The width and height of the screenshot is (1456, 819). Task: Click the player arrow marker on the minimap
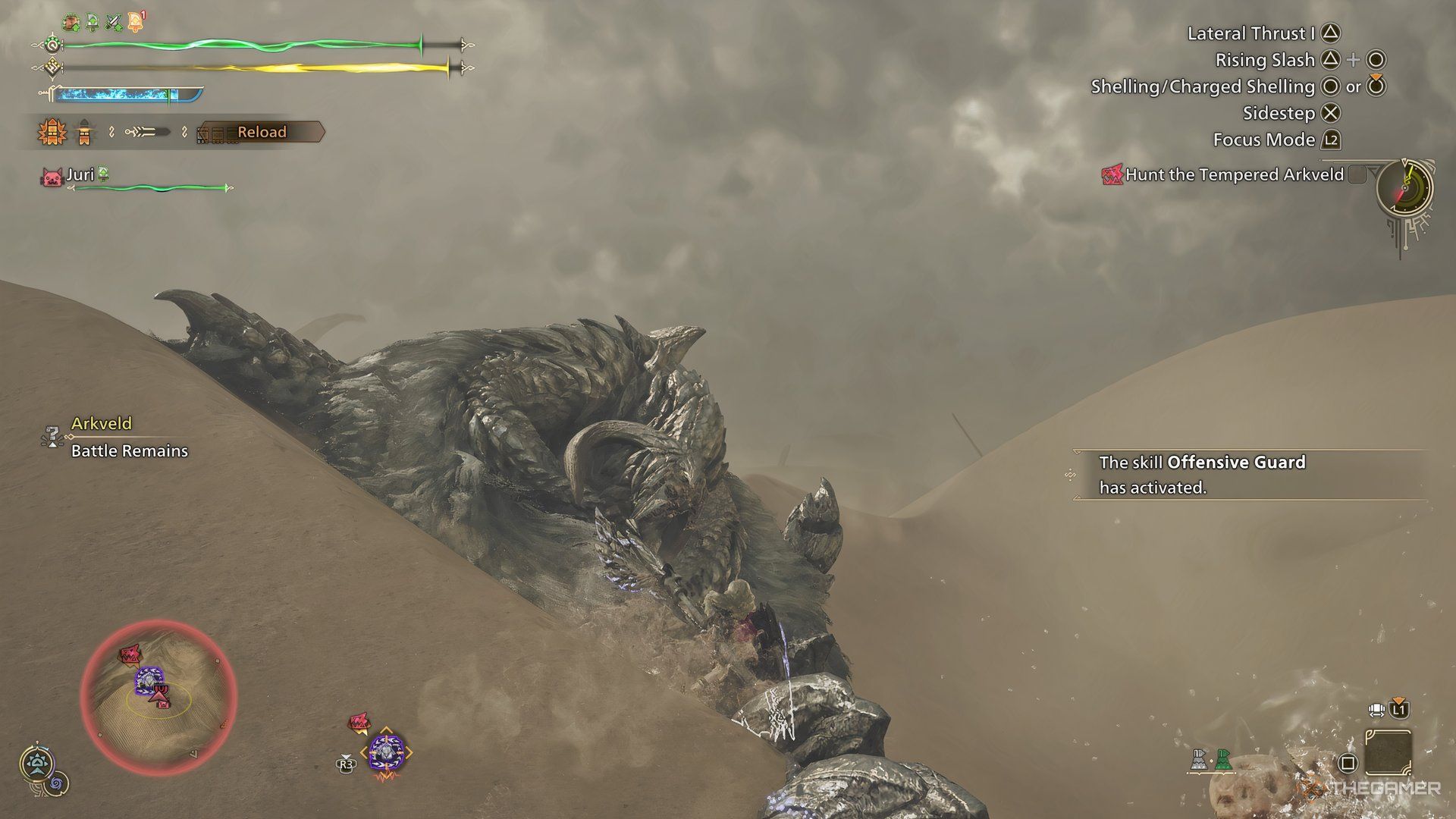tap(158, 695)
